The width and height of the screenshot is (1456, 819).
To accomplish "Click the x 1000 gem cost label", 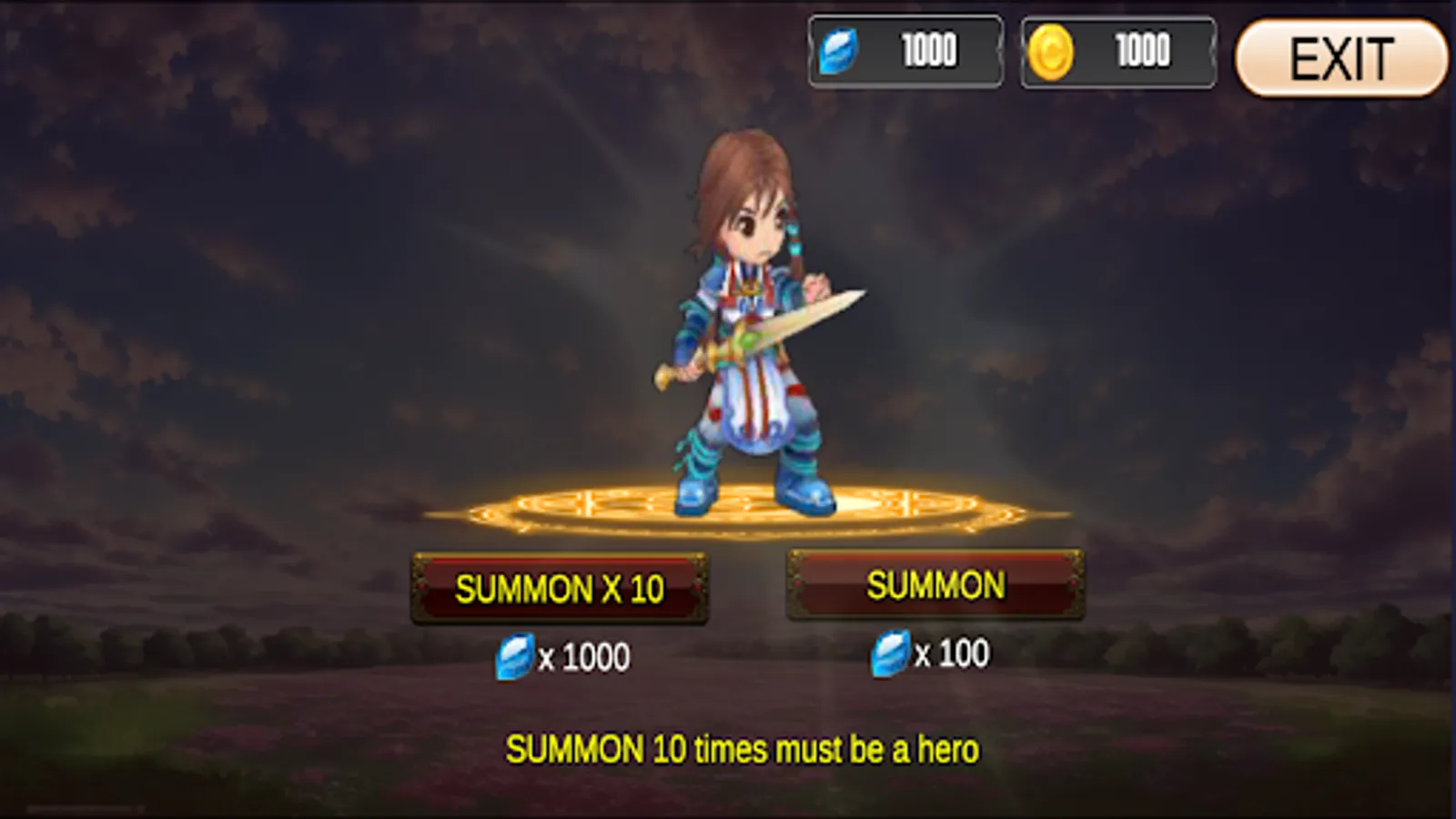I will 581,653.
